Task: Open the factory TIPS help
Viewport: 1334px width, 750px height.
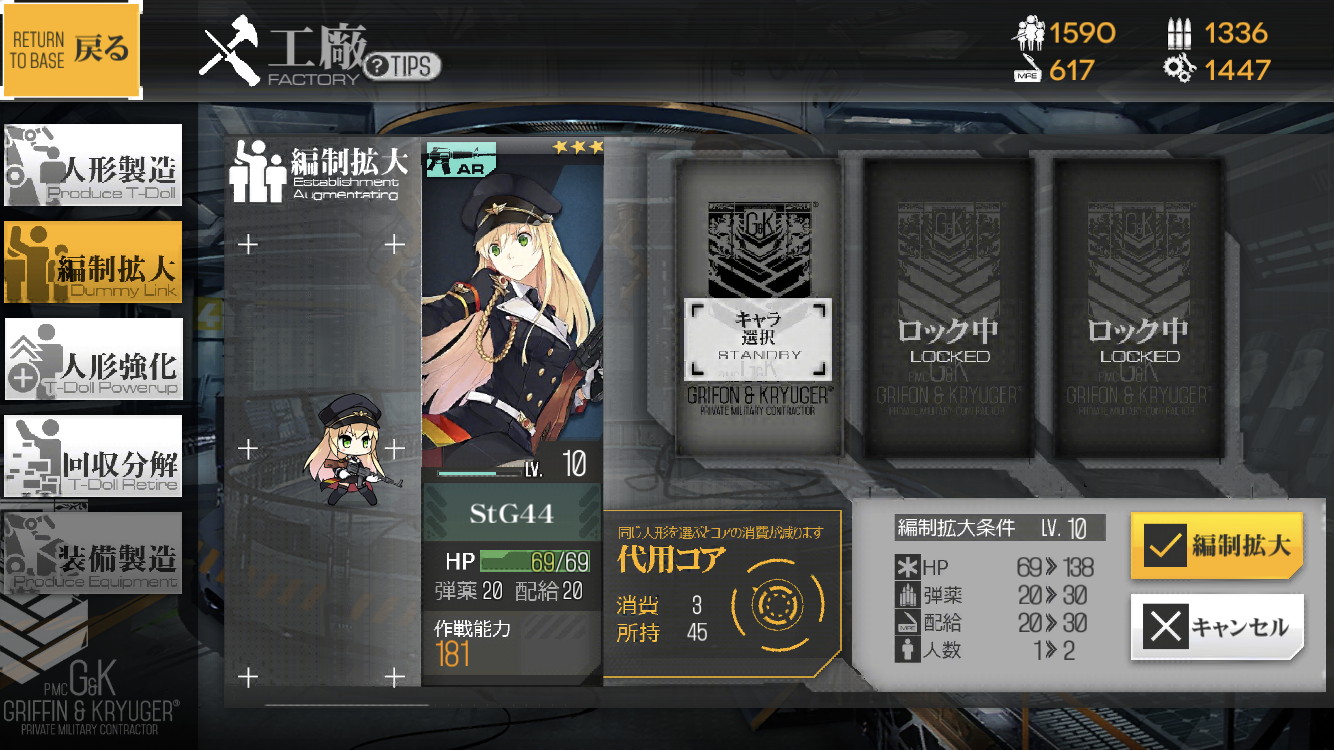Action: click(402, 67)
